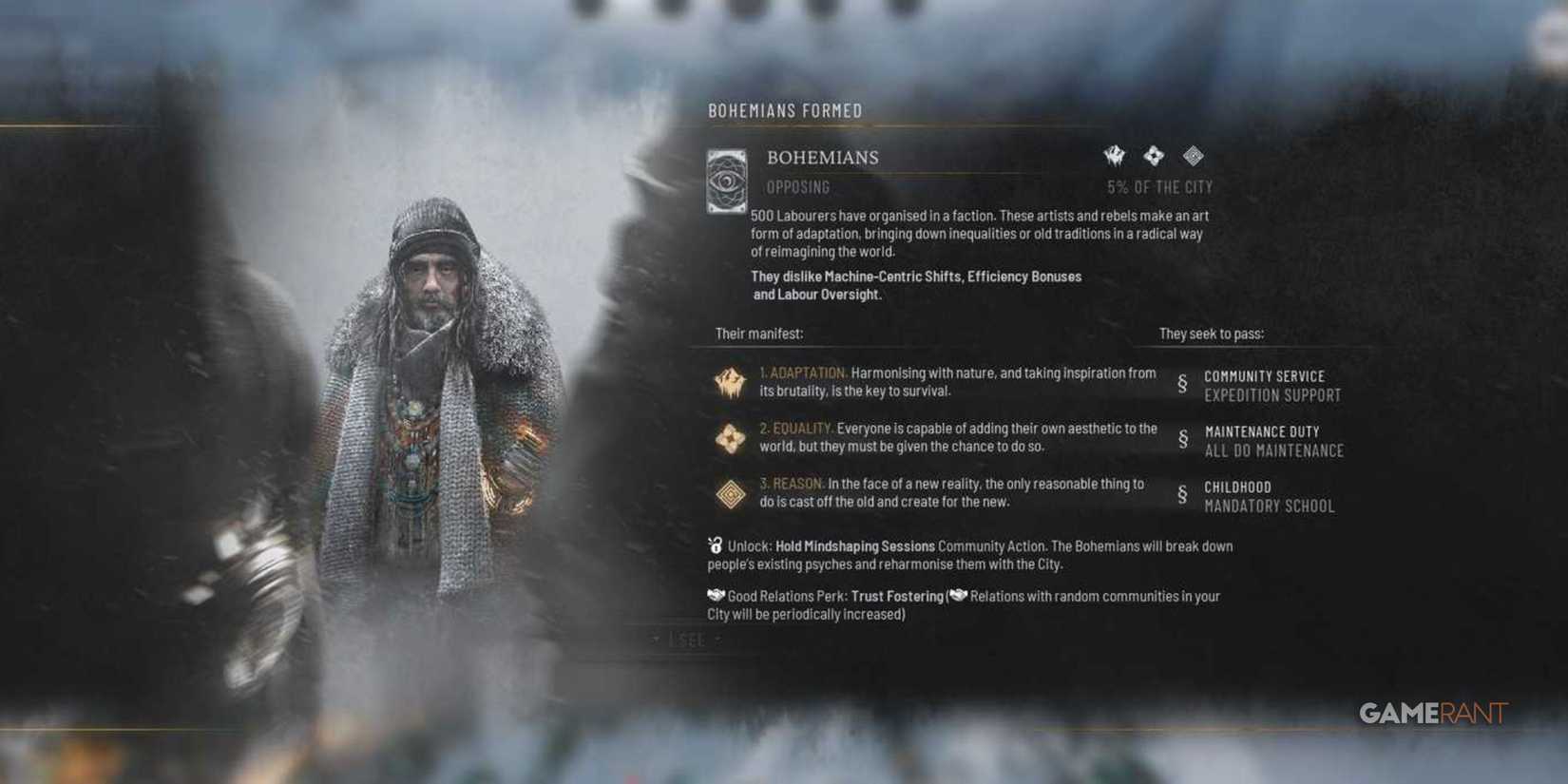Click the section mark beside Community Service
Image resolution: width=1568 pixels, height=784 pixels.
[x=1181, y=385]
